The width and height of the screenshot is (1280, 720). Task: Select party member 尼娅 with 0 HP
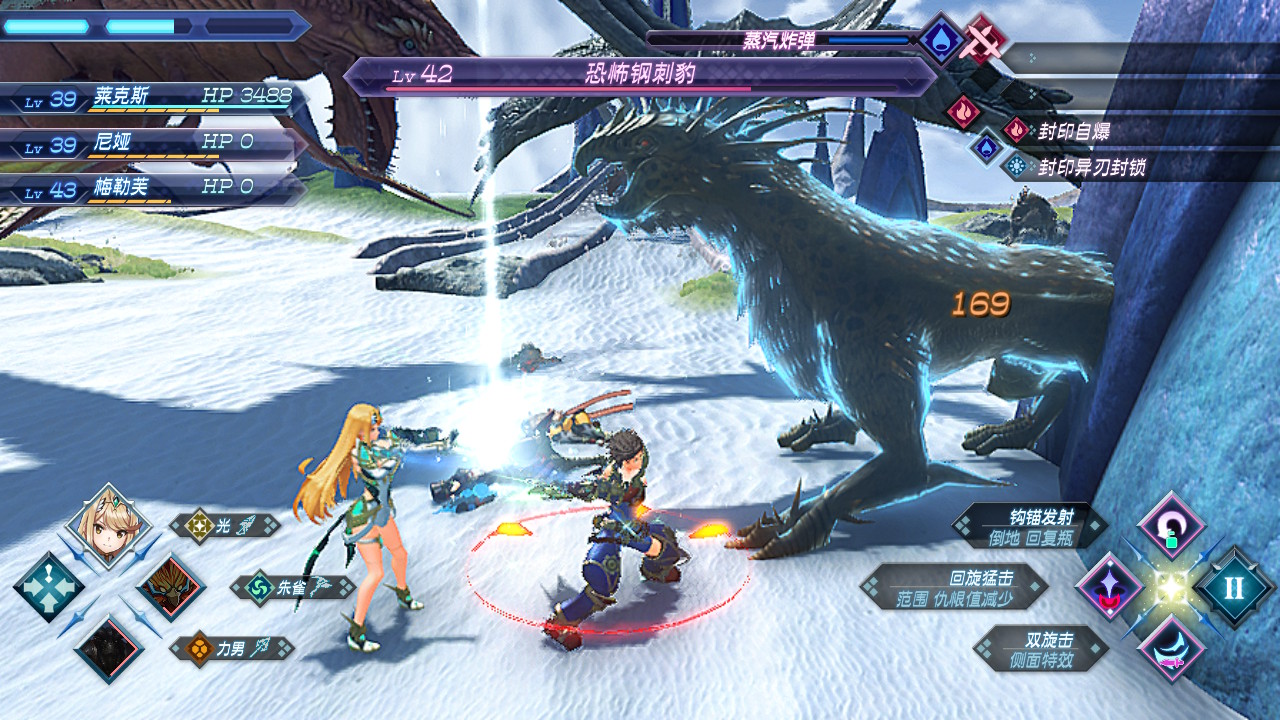coord(150,143)
